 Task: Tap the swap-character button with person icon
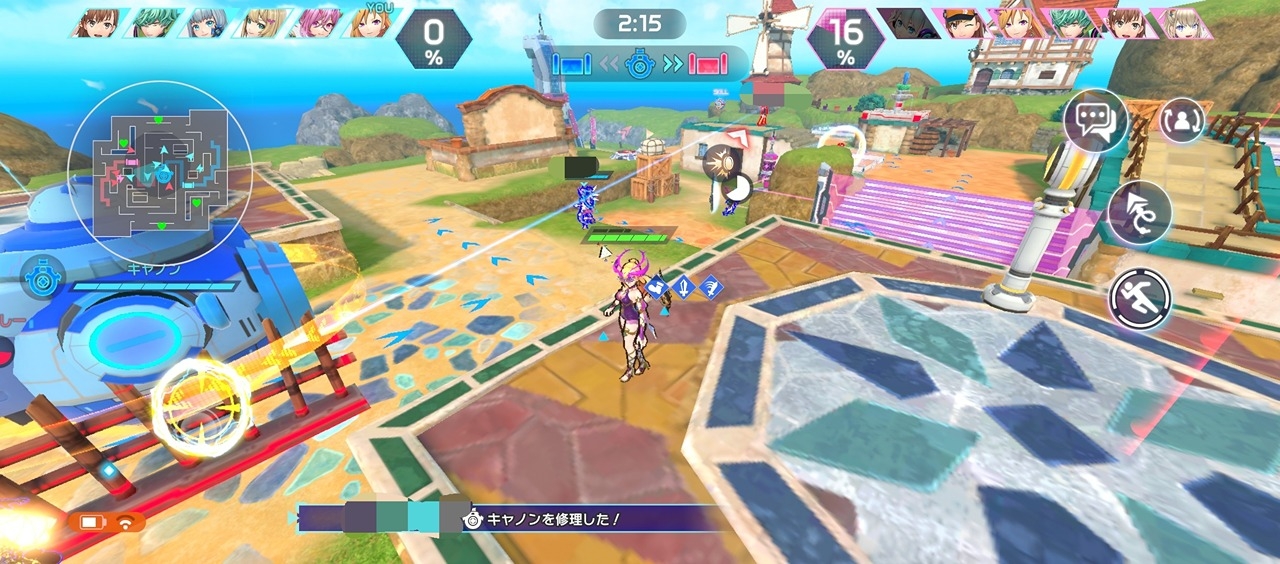(1182, 120)
